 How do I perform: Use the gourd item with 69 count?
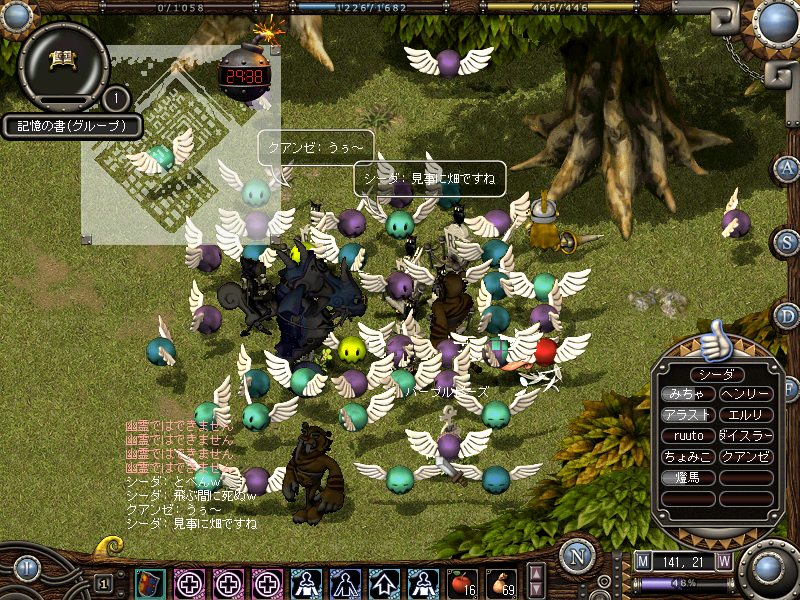pyautogui.click(x=502, y=582)
